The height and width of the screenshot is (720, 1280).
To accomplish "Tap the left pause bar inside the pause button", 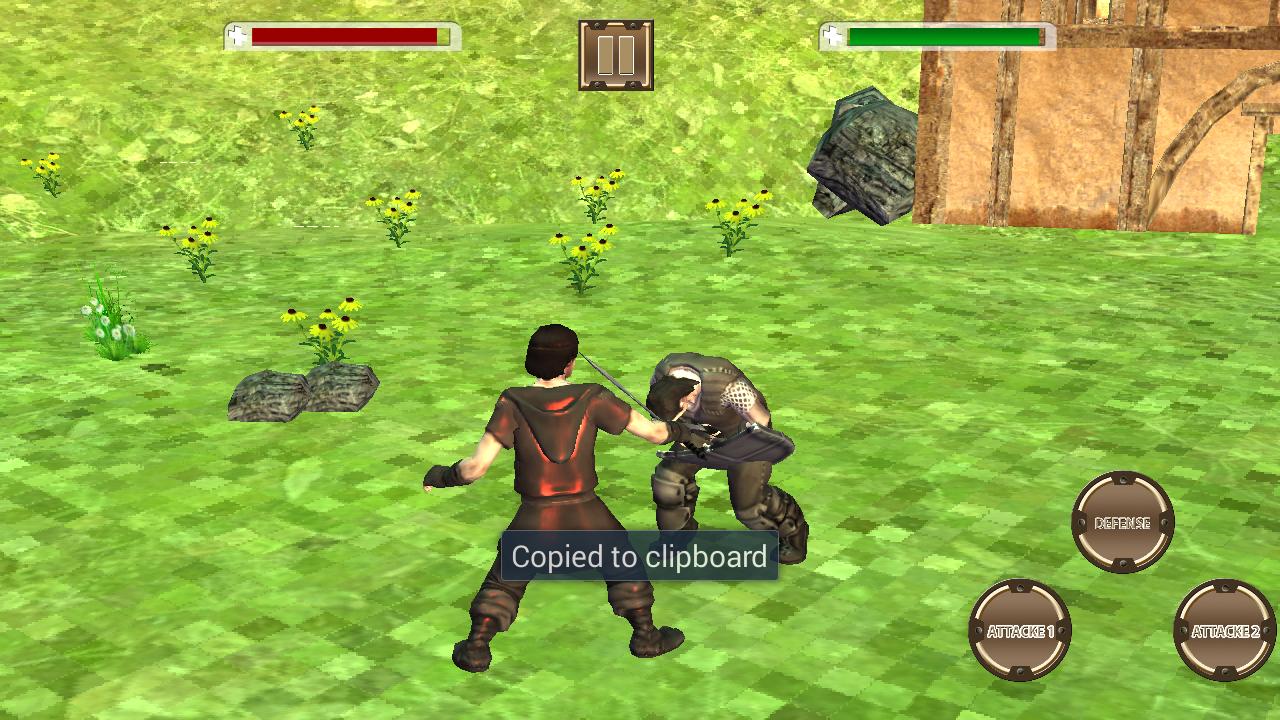I will tap(607, 55).
